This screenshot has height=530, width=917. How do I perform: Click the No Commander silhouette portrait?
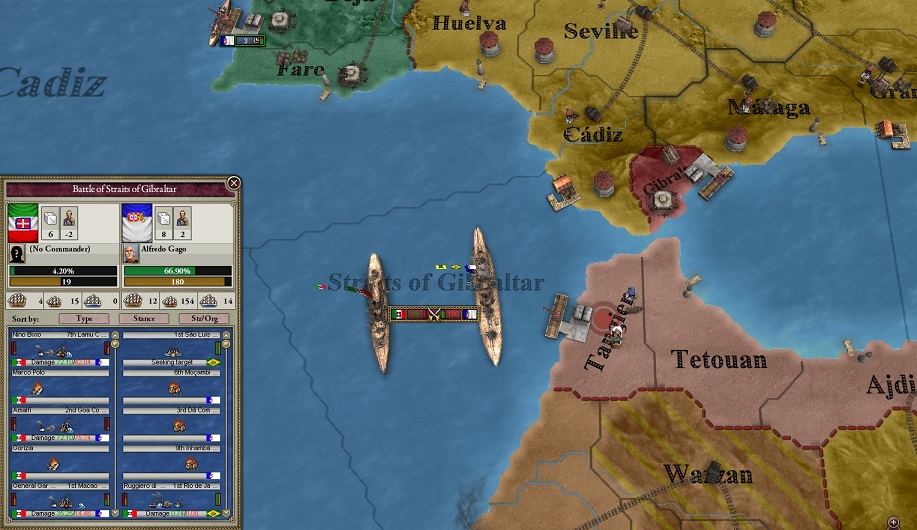coord(17,254)
